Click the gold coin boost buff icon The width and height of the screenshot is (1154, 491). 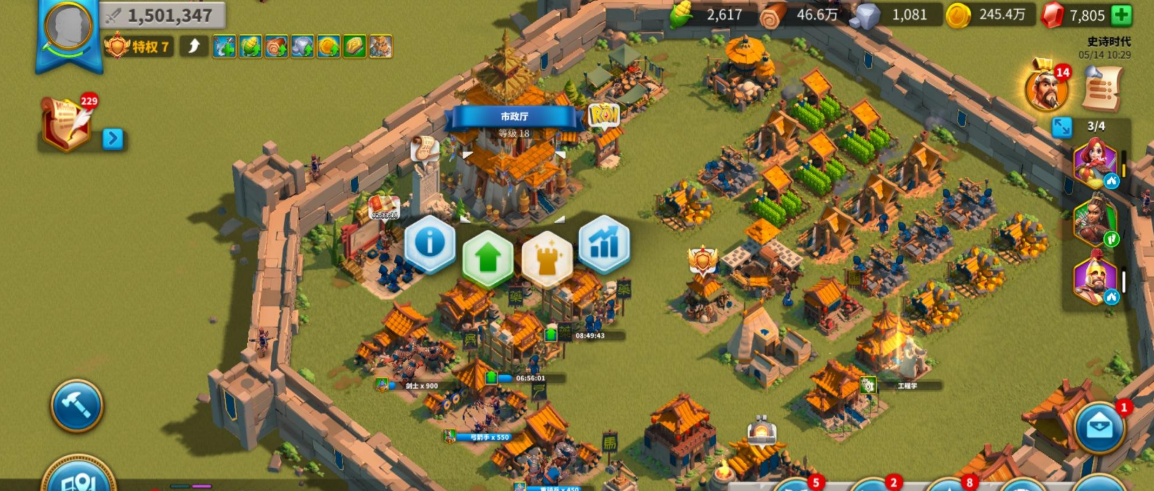tap(328, 46)
